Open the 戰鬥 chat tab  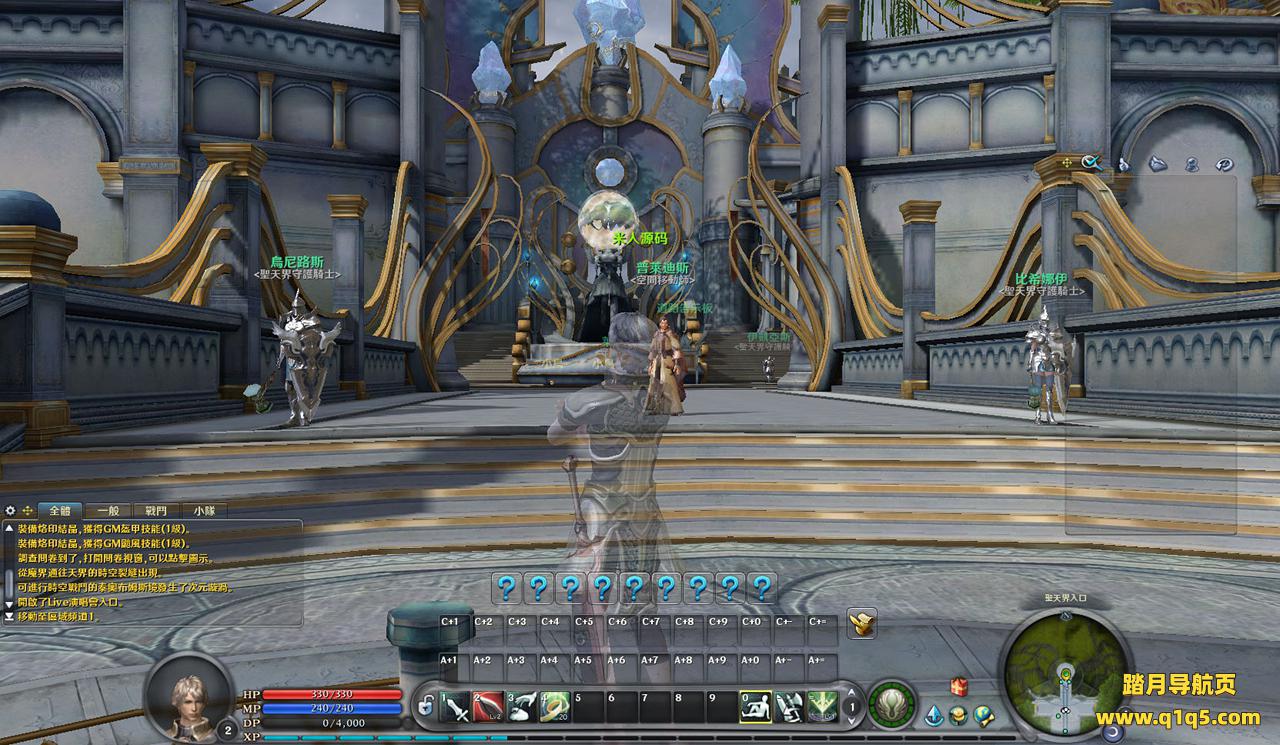click(x=156, y=510)
